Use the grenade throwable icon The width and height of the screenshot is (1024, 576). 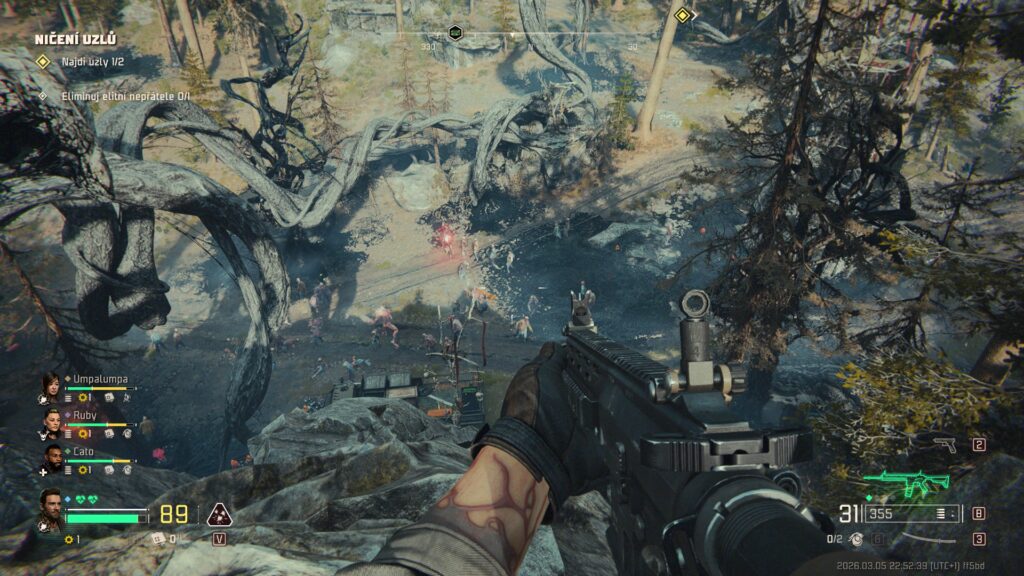point(856,539)
